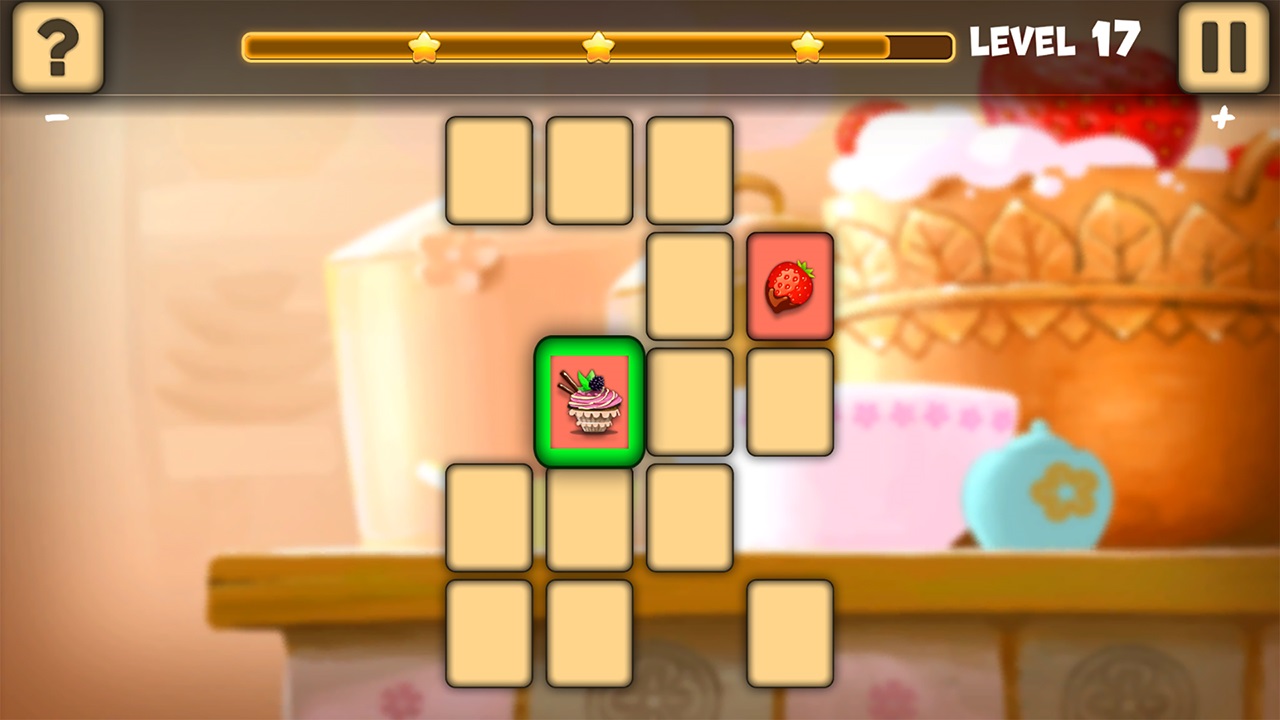
Task: Zoom in using the plus control
Action: tap(1222, 118)
